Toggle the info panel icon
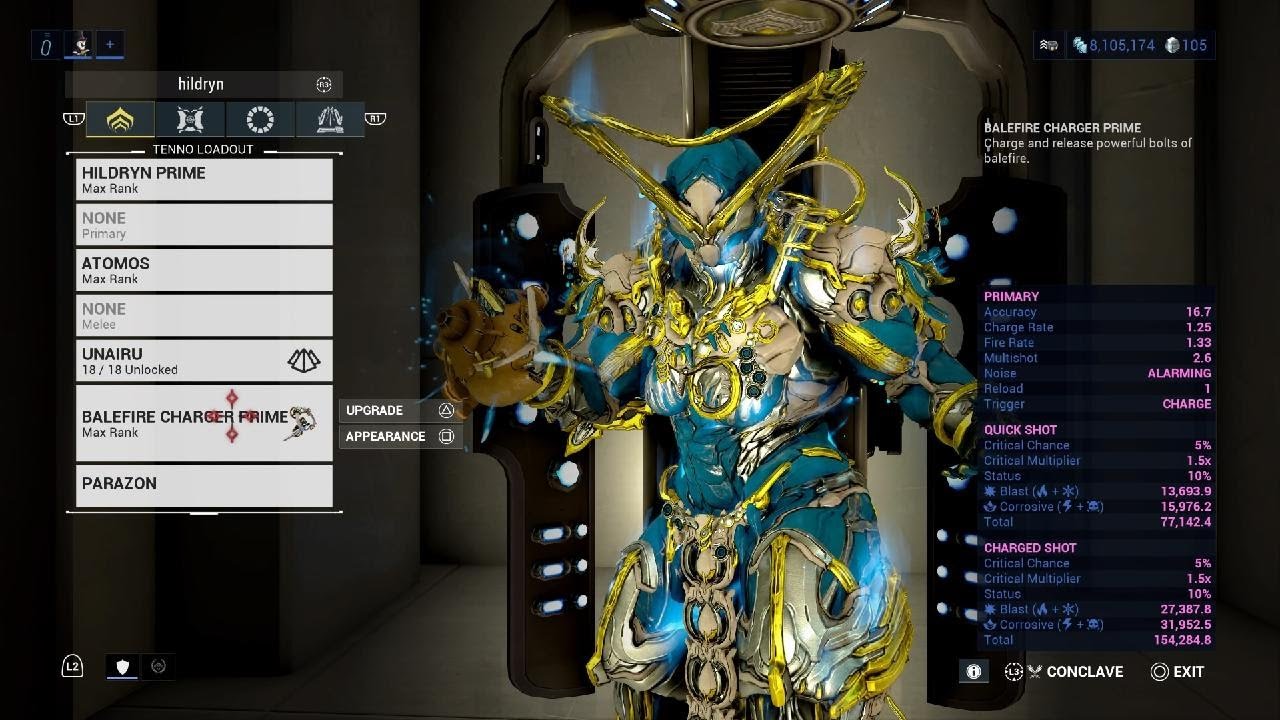Image resolution: width=1280 pixels, height=720 pixels. coord(972,672)
